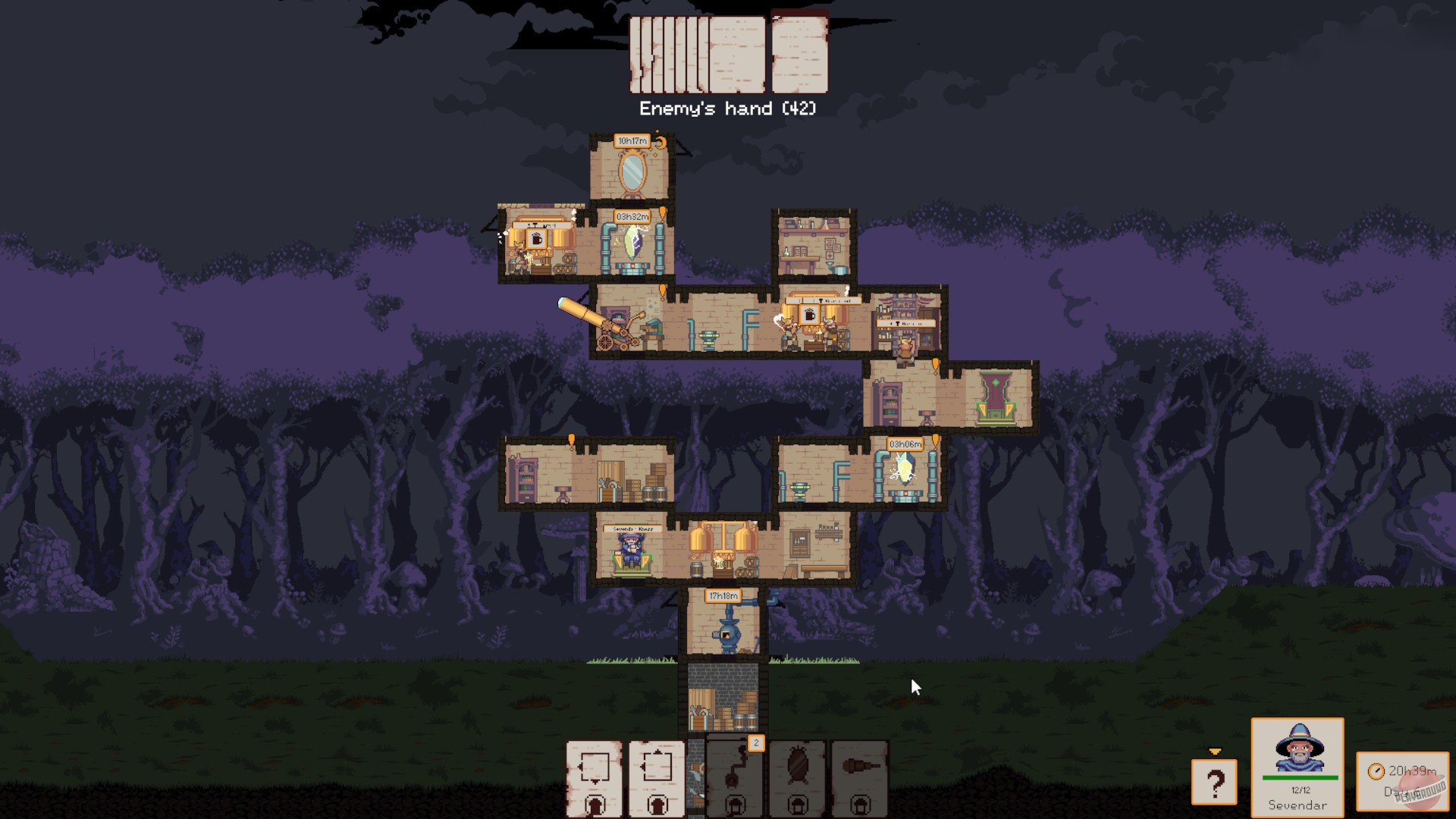The image size is (1456, 819).
Task: Click the 17h18m timer above the furnace room
Action: (722, 595)
